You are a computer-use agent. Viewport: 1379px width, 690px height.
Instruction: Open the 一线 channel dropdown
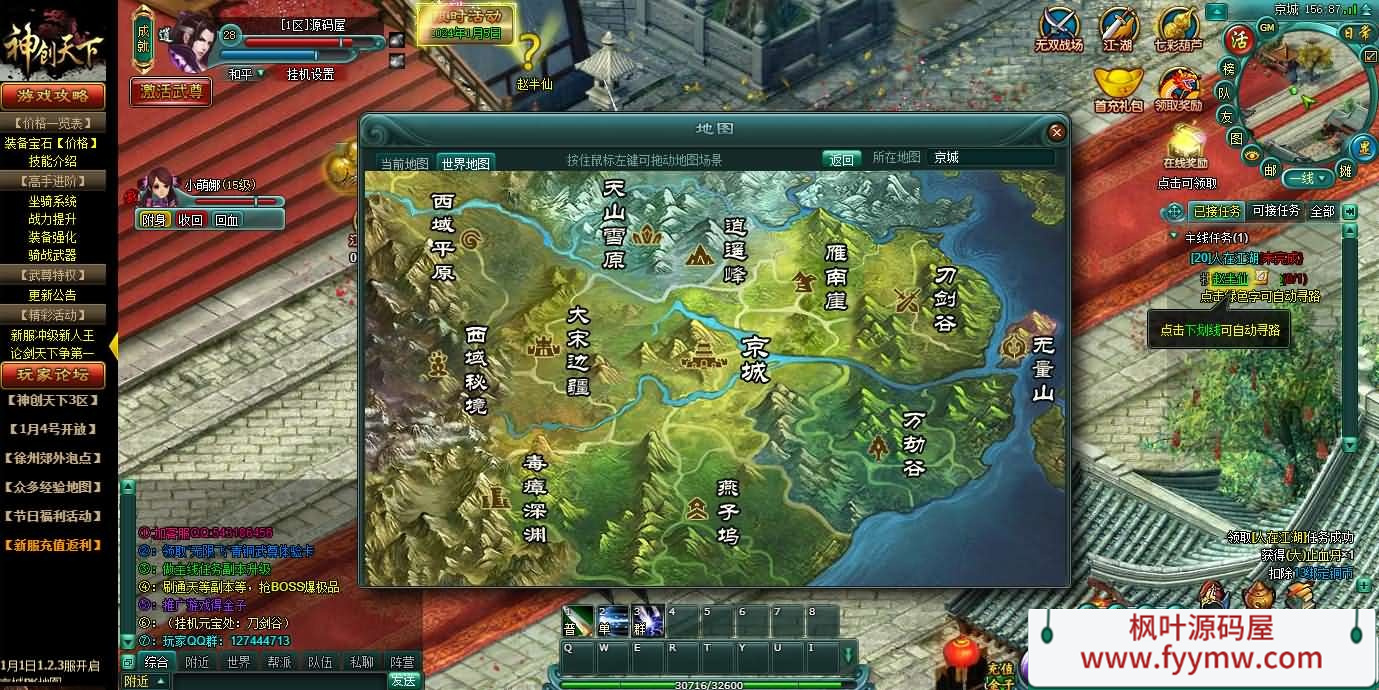[1308, 178]
